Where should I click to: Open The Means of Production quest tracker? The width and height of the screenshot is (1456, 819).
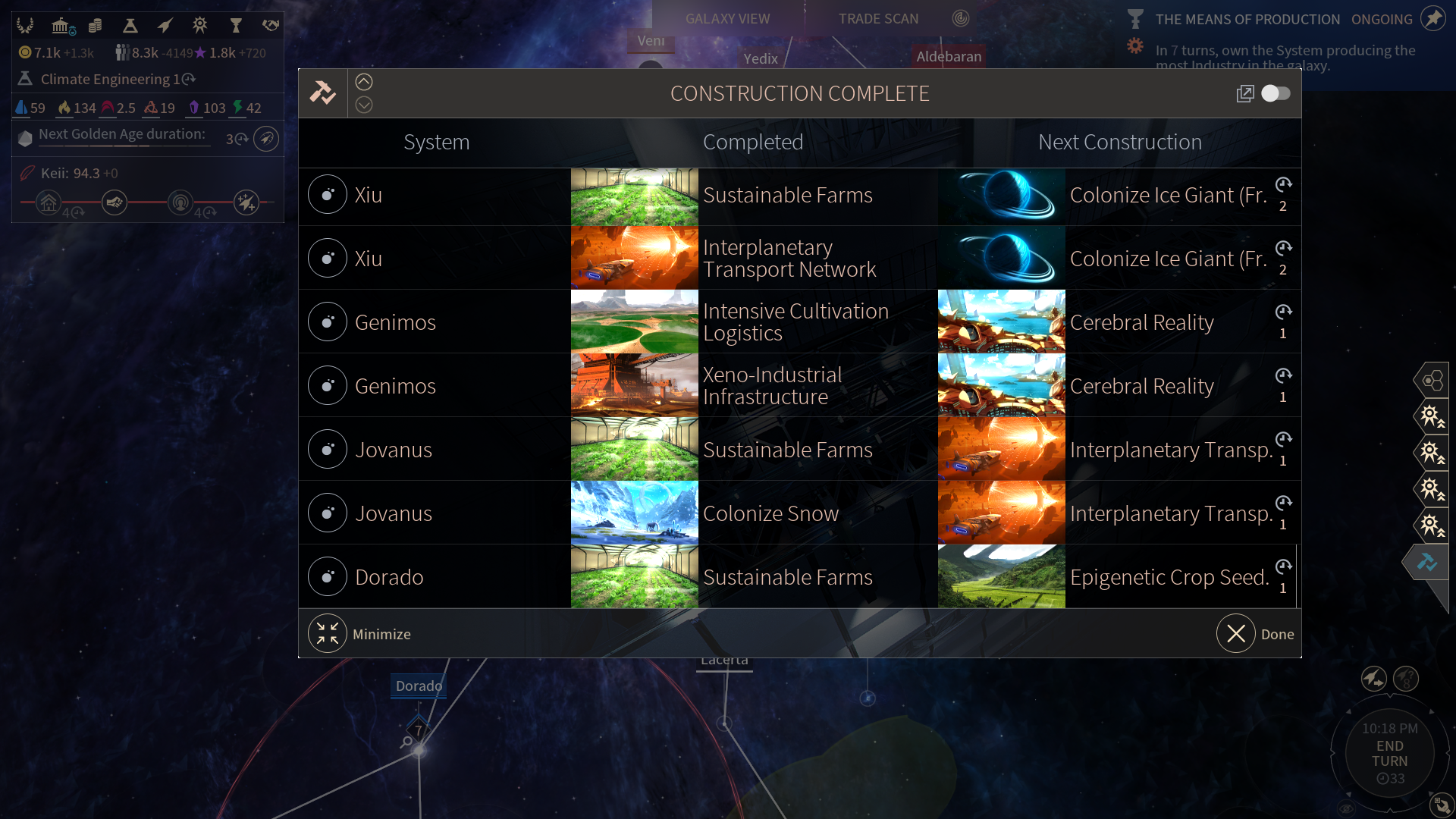coord(1247,20)
